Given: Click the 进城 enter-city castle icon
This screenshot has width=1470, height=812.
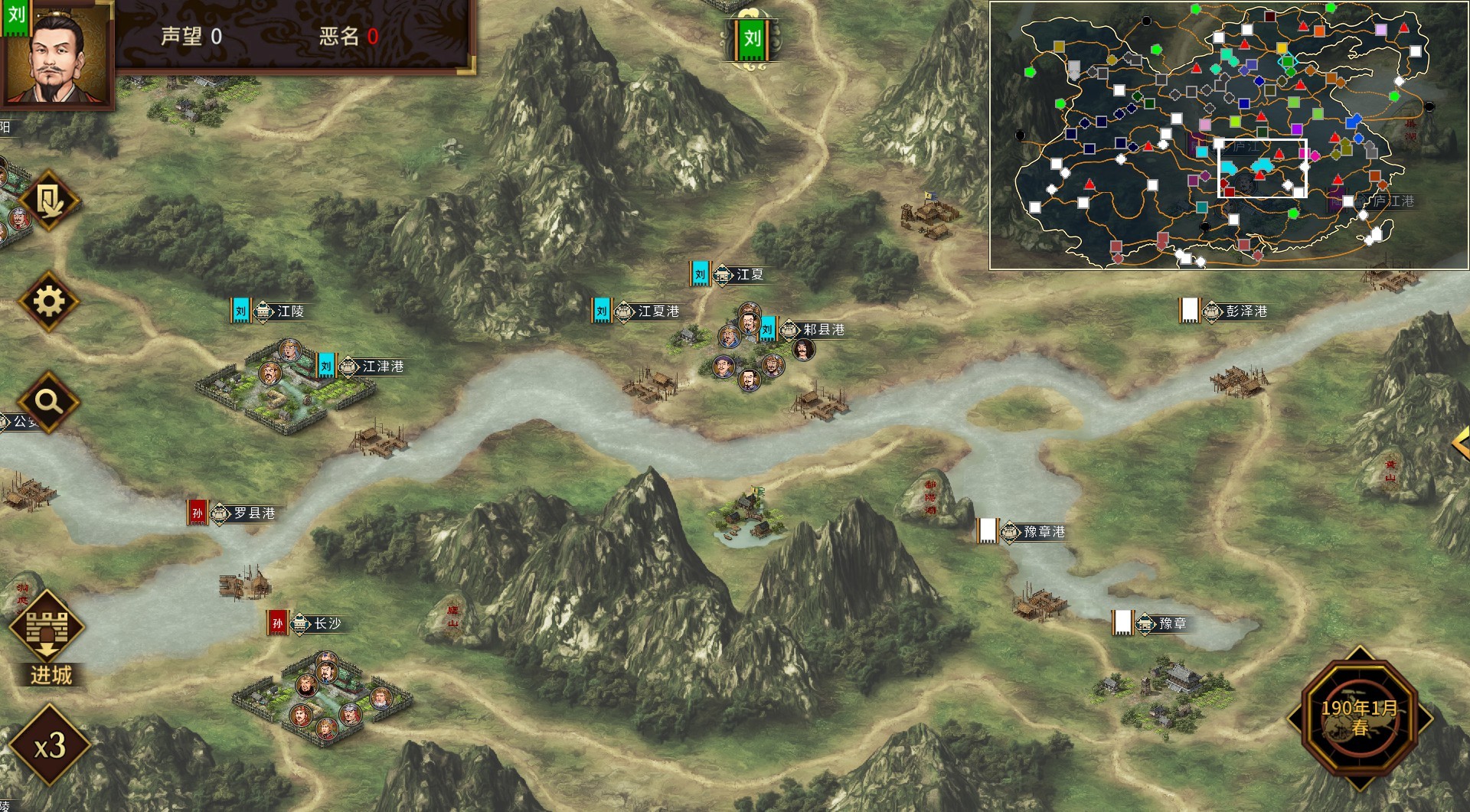Looking at the screenshot, I should 47,629.
